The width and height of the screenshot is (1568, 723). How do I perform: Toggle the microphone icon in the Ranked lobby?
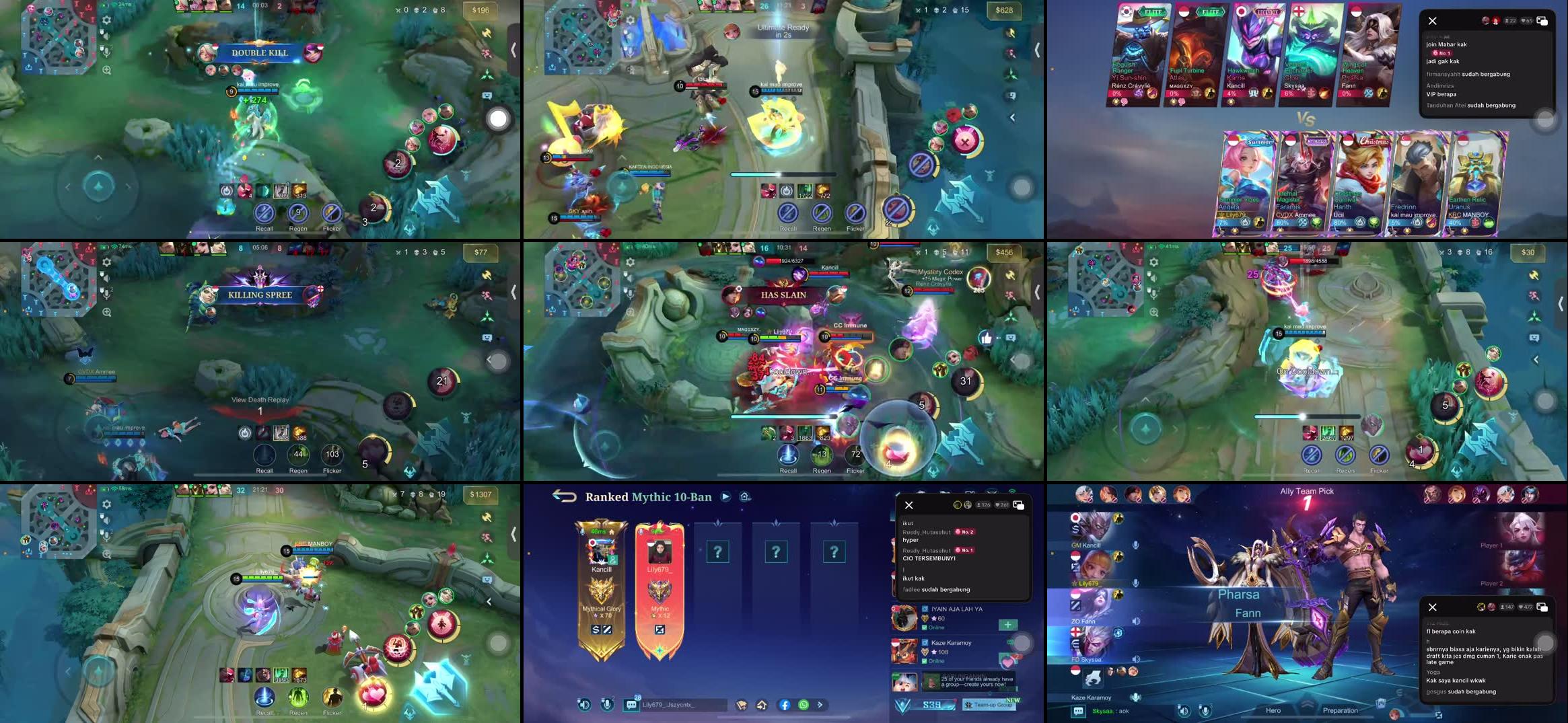(607, 705)
